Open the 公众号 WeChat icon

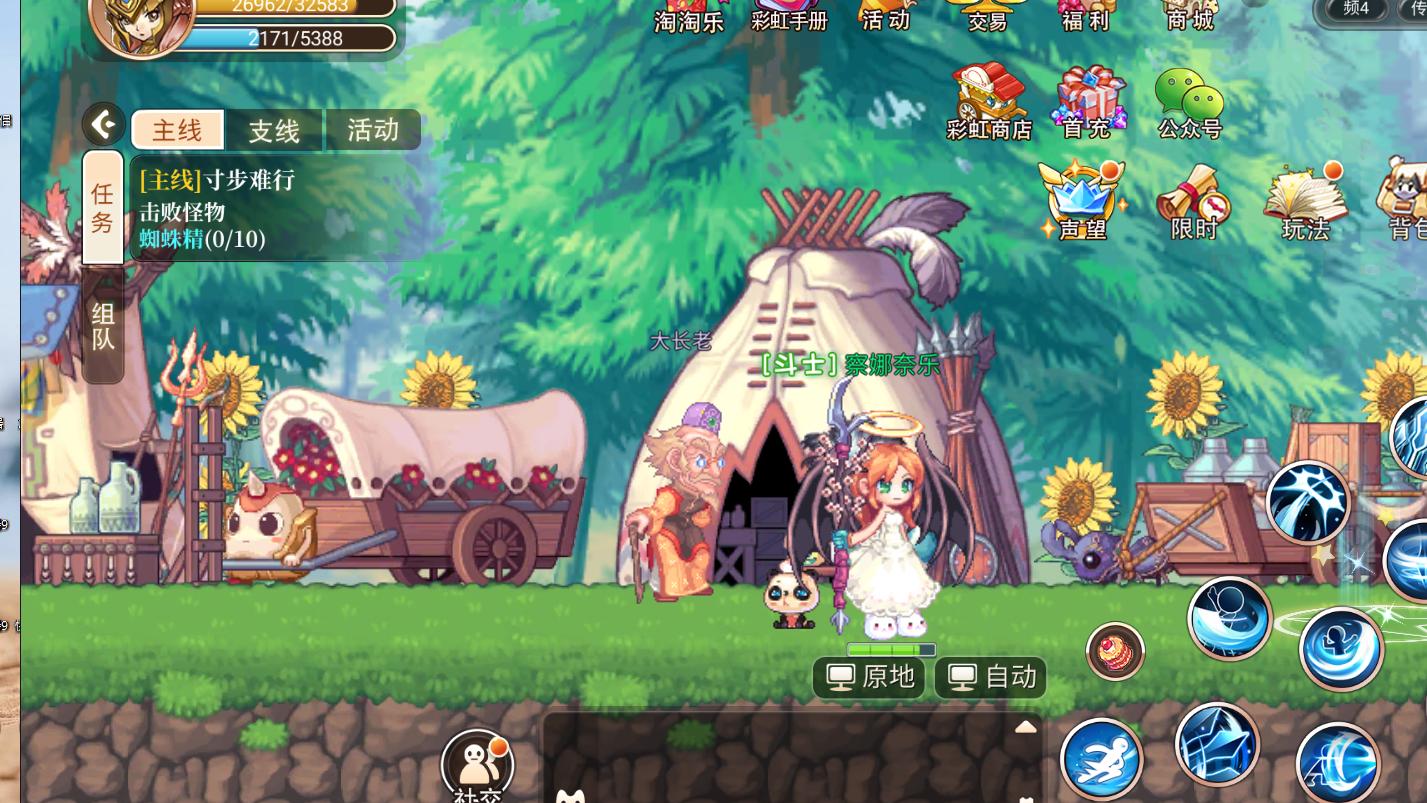coord(1189,102)
